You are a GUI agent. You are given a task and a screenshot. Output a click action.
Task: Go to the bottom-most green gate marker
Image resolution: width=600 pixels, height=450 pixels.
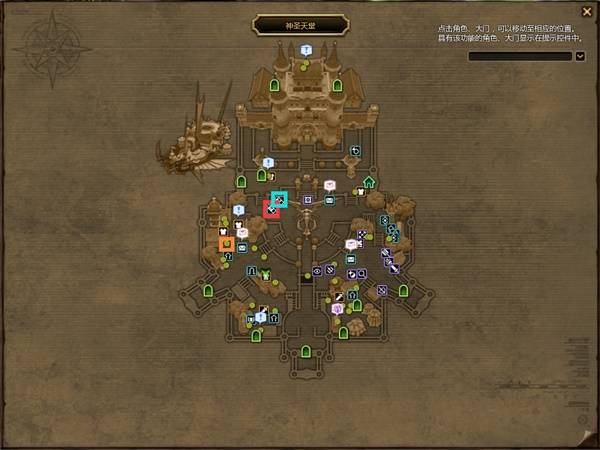coord(306,351)
